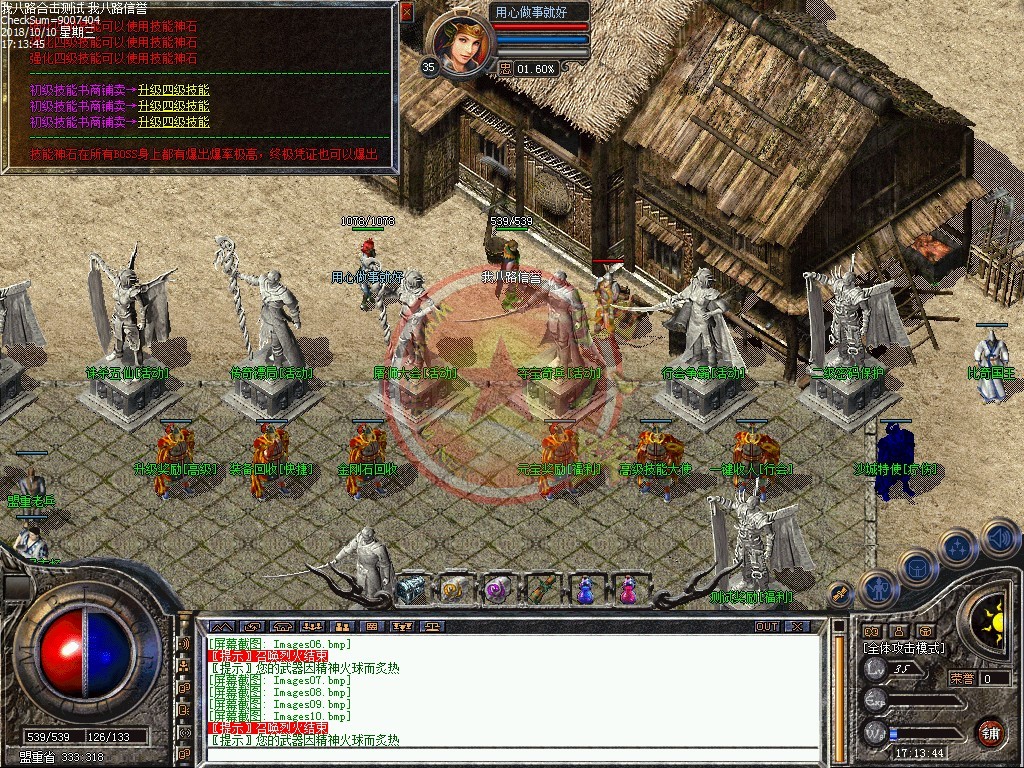Drink the pink potion in belt
The height and width of the screenshot is (768, 1024).
628,590
